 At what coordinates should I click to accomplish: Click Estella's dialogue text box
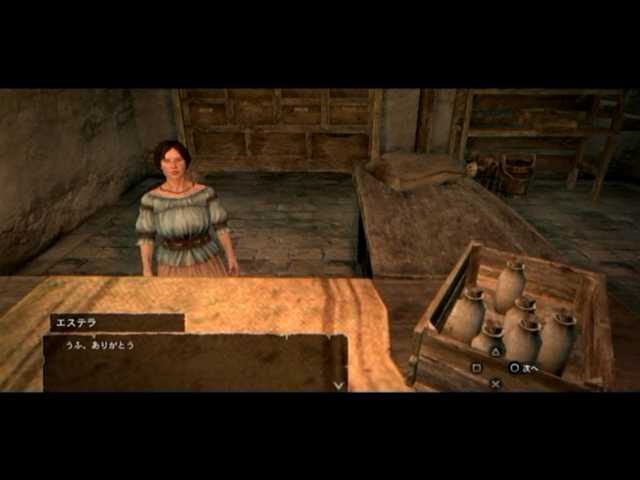(x=195, y=361)
